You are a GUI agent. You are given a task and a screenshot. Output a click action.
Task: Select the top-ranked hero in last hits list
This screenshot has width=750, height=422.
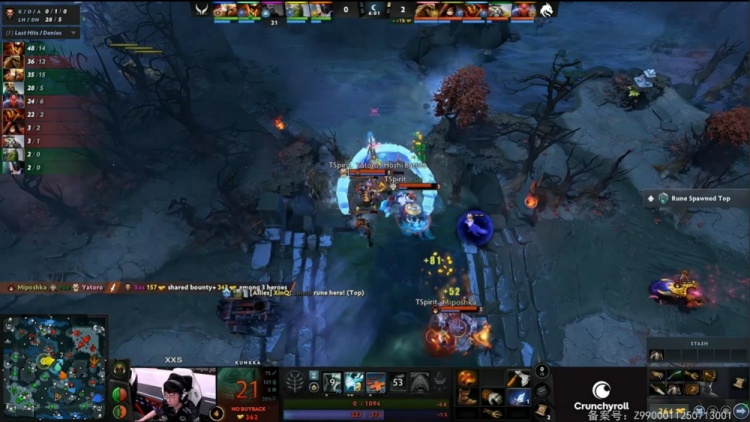(x=14, y=48)
